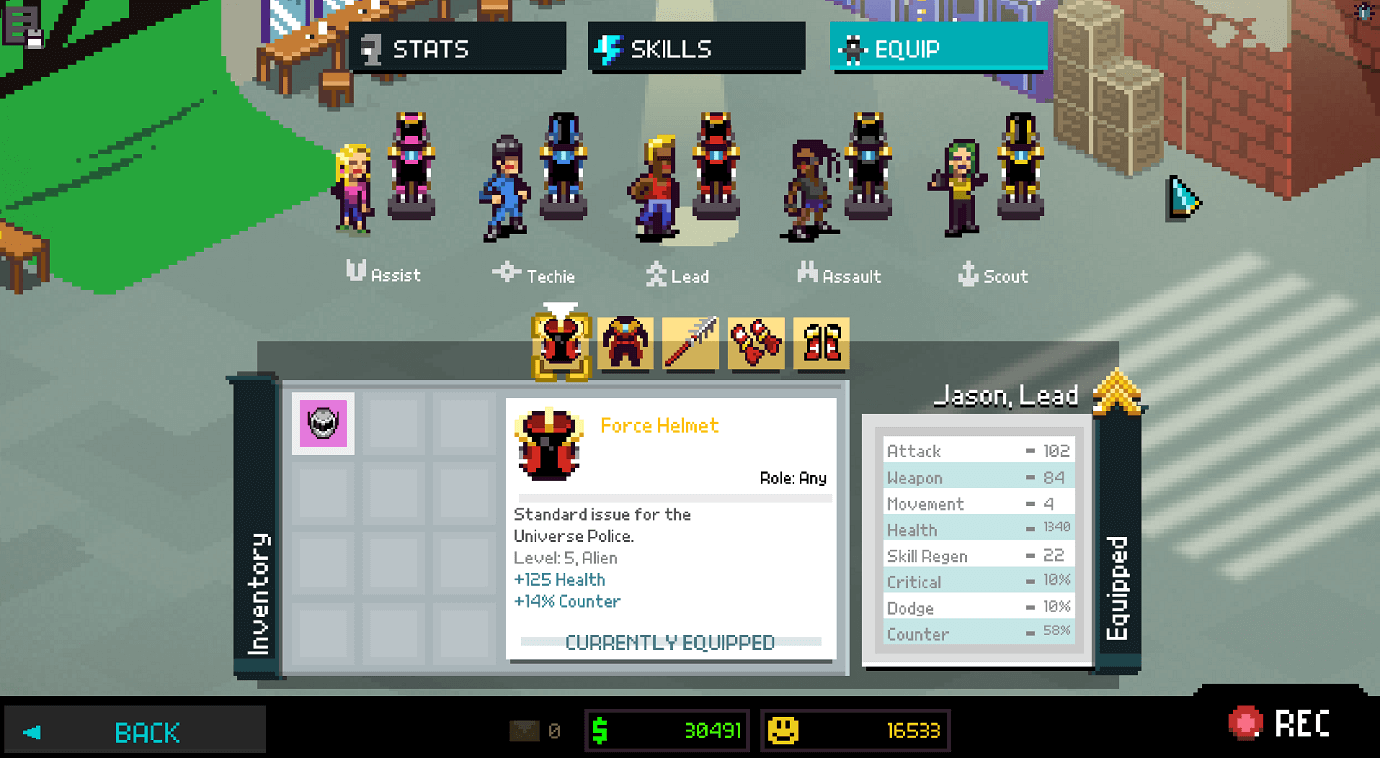Select the spear weapon slot
Viewport: 1380px width, 758px height.
(689, 342)
